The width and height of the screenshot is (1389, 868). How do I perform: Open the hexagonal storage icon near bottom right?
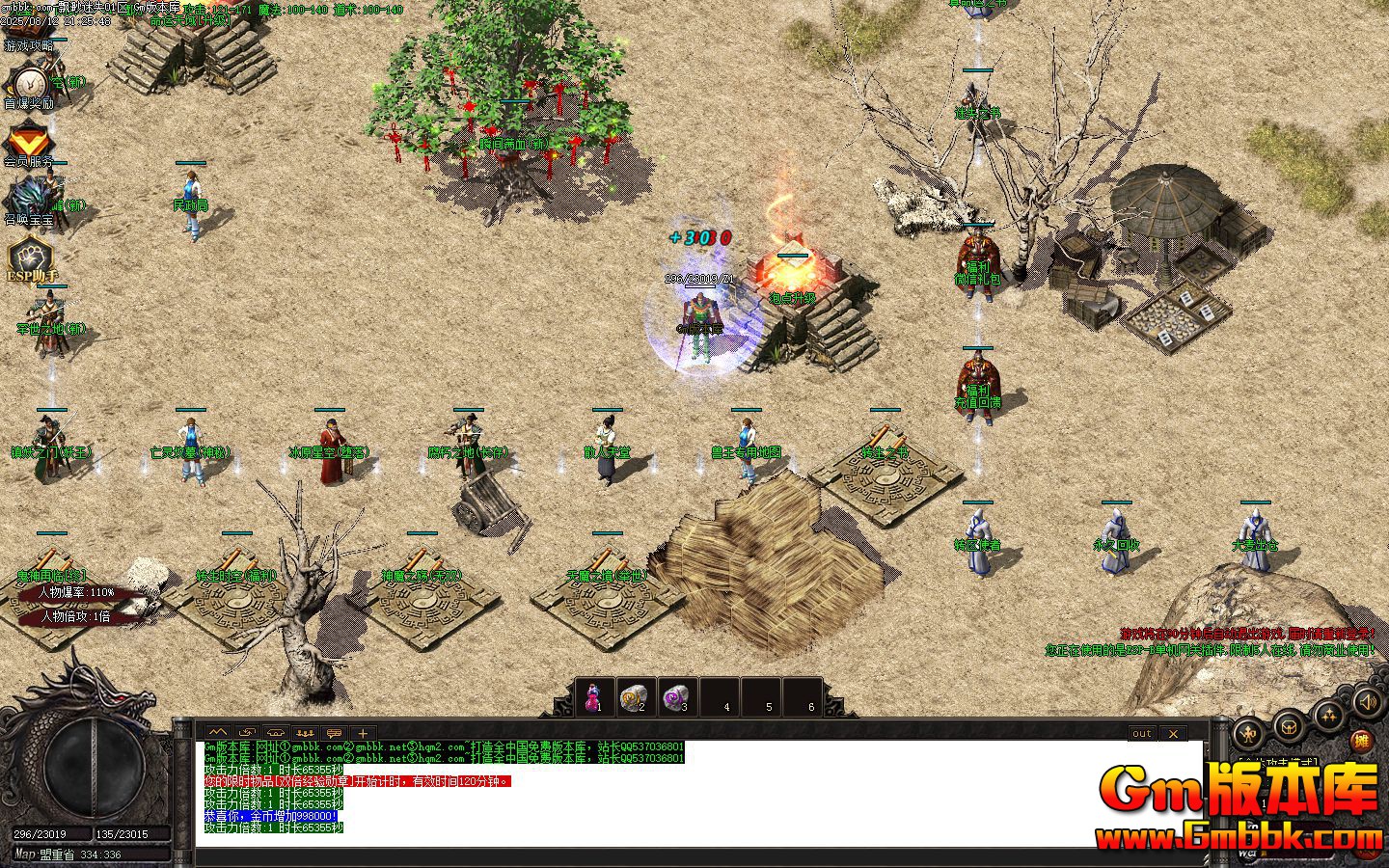1290,728
